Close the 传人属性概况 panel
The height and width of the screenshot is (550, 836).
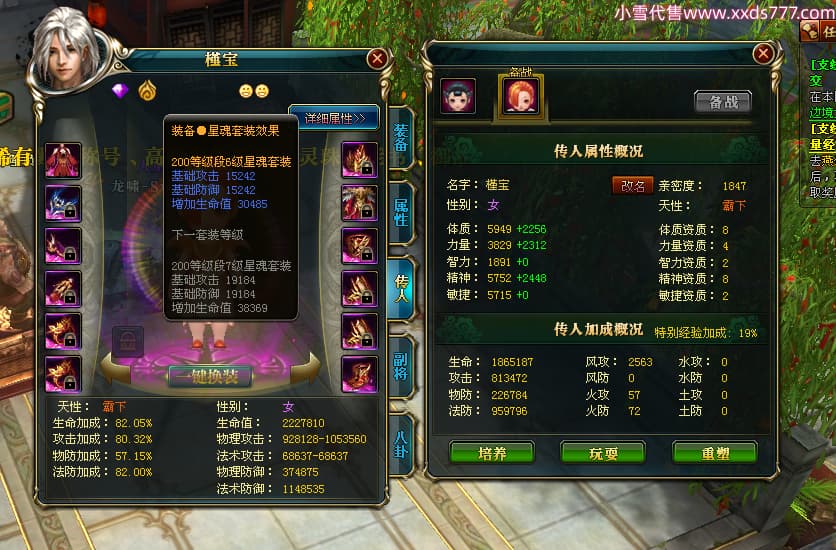(763, 53)
